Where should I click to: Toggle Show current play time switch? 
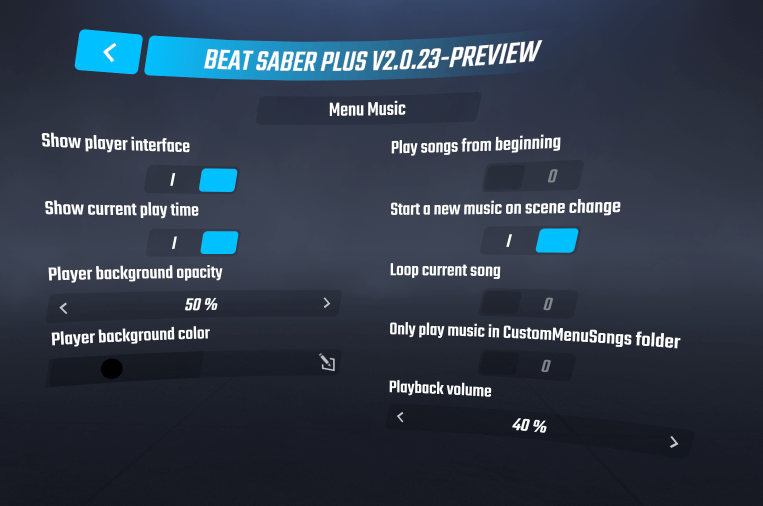click(x=195, y=243)
